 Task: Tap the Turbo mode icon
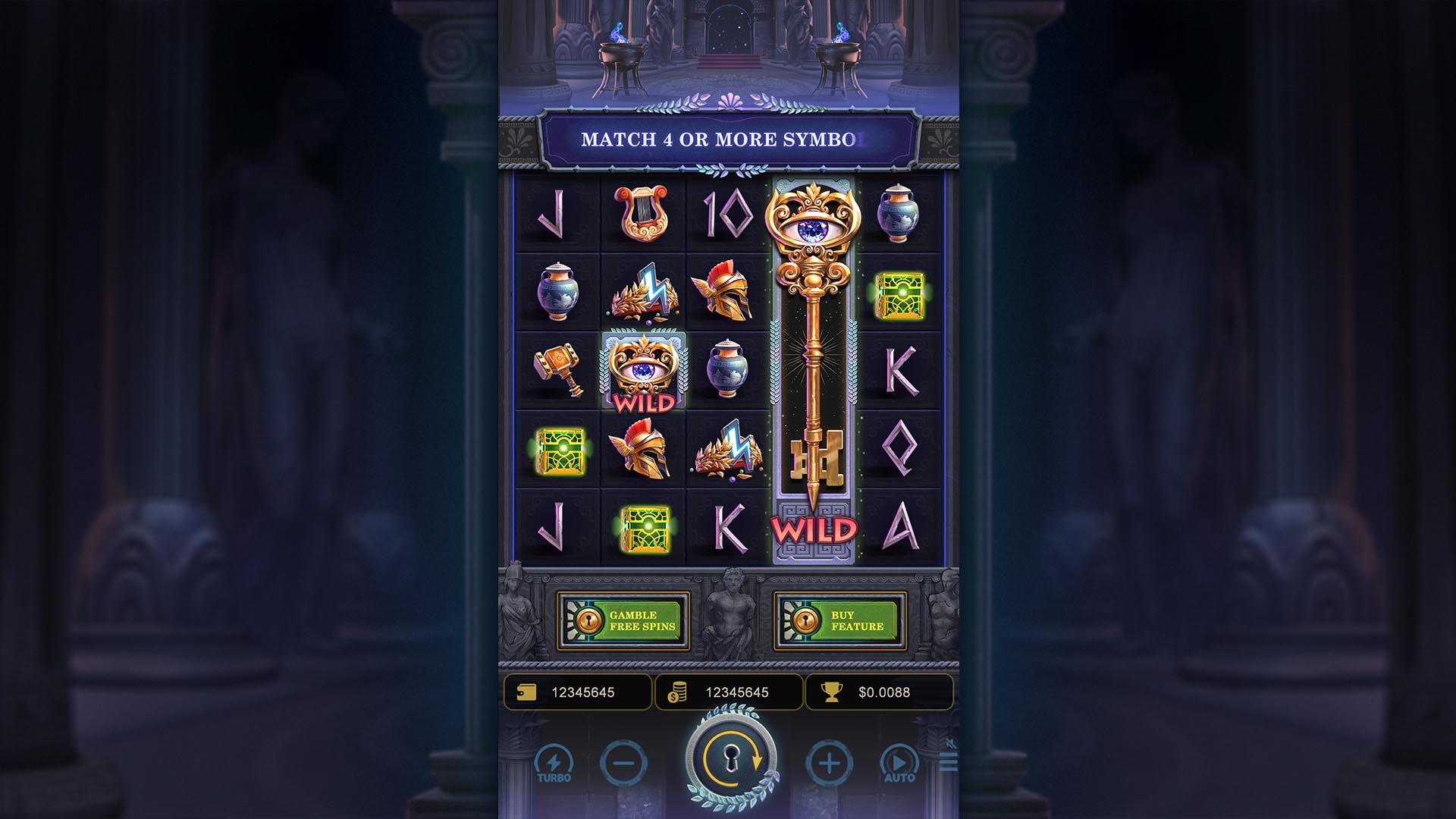tap(554, 762)
